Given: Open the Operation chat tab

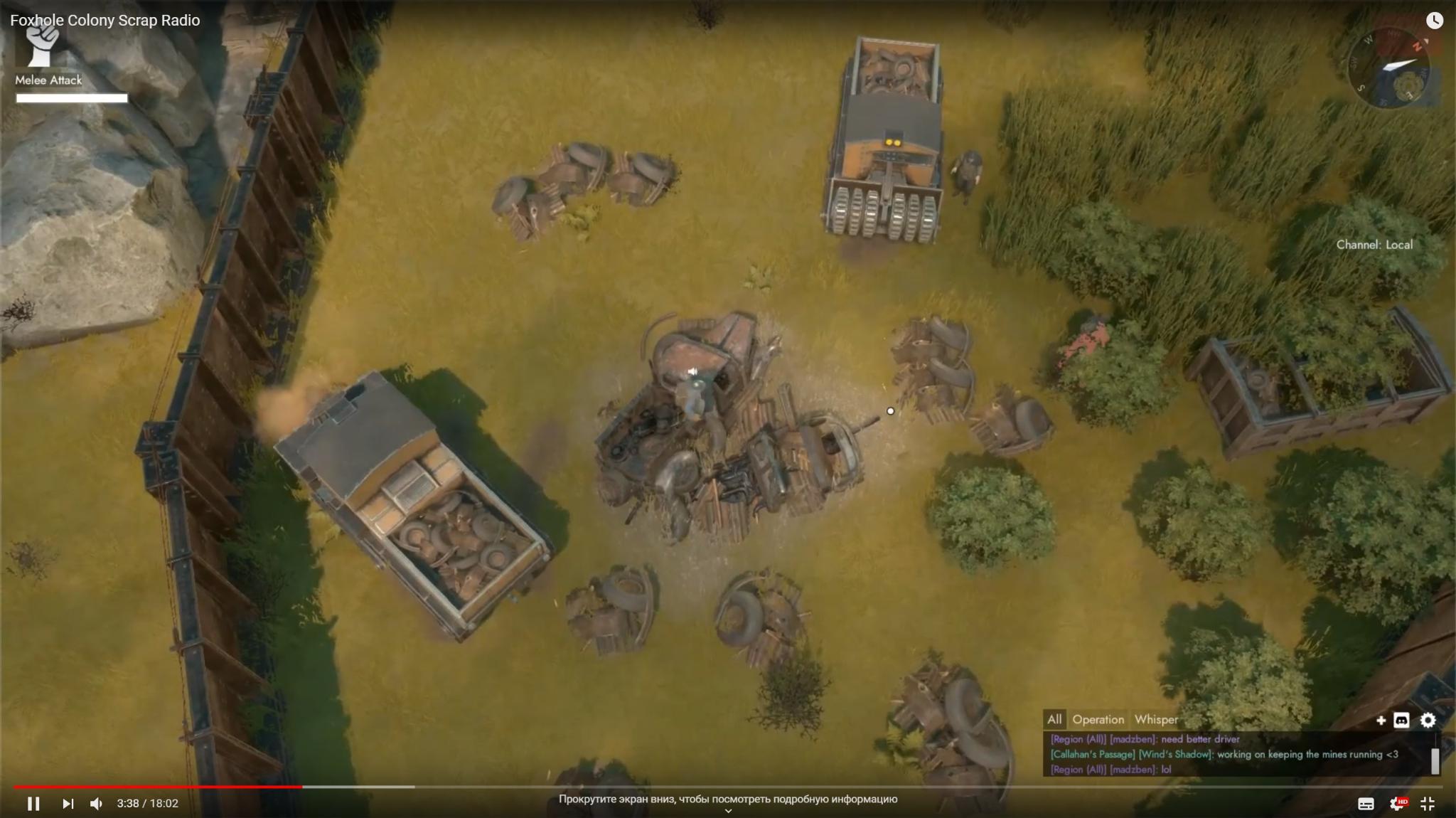Looking at the screenshot, I should [x=1098, y=720].
